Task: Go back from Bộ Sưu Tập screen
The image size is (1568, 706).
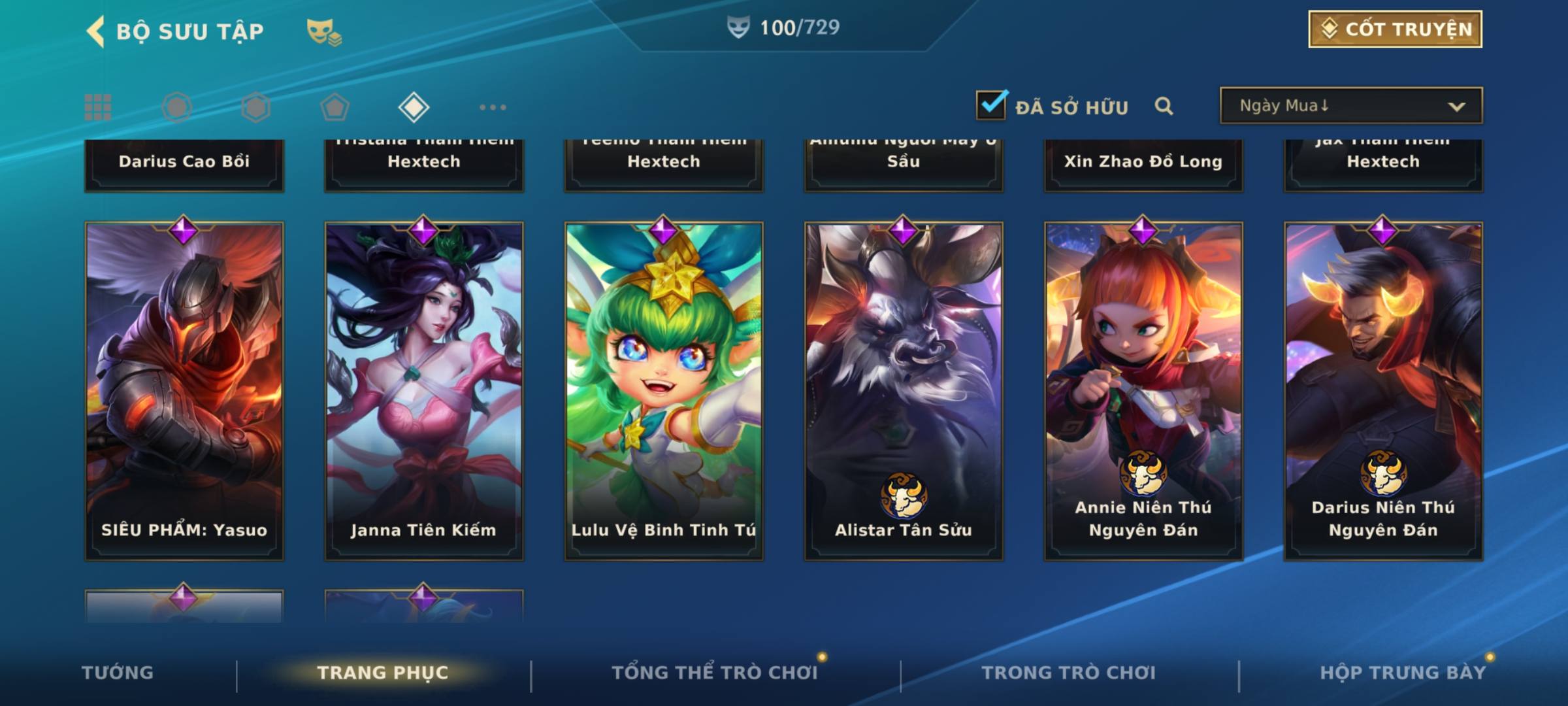Action: click(97, 31)
